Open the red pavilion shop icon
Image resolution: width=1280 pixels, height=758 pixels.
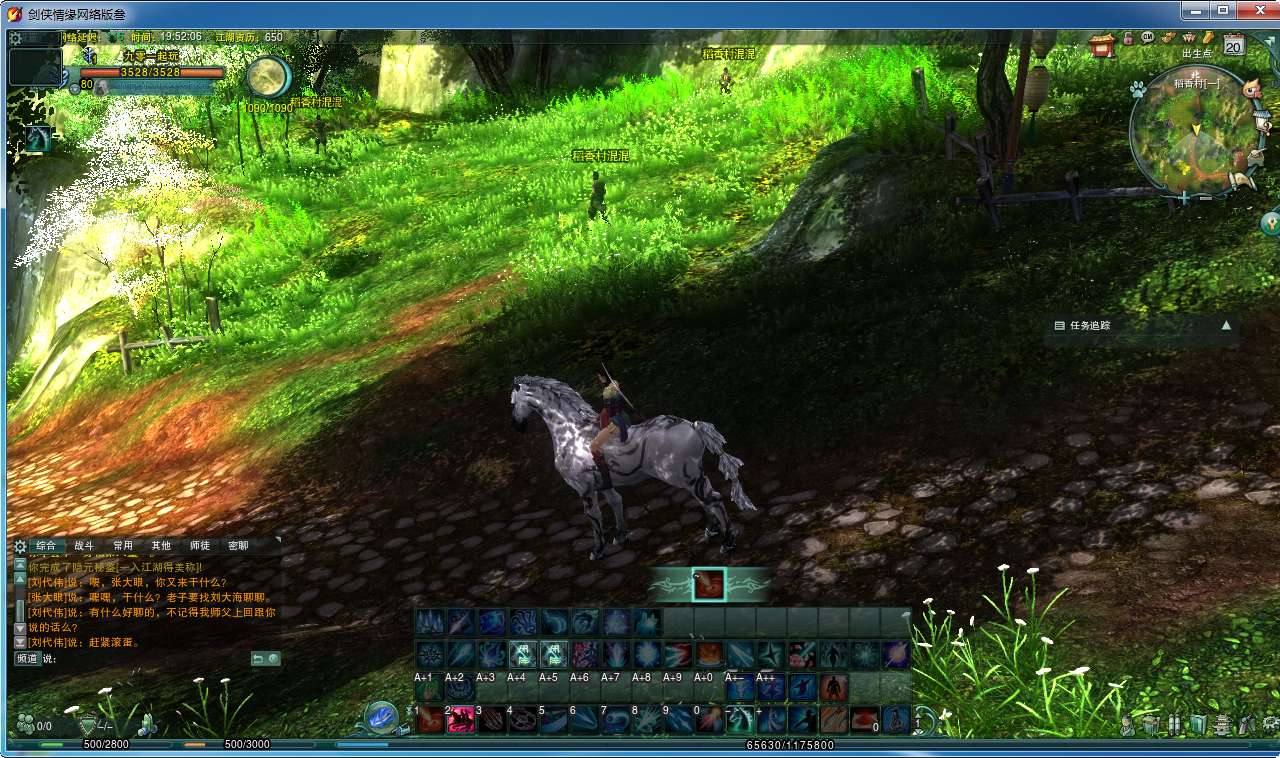pyautogui.click(x=1102, y=45)
